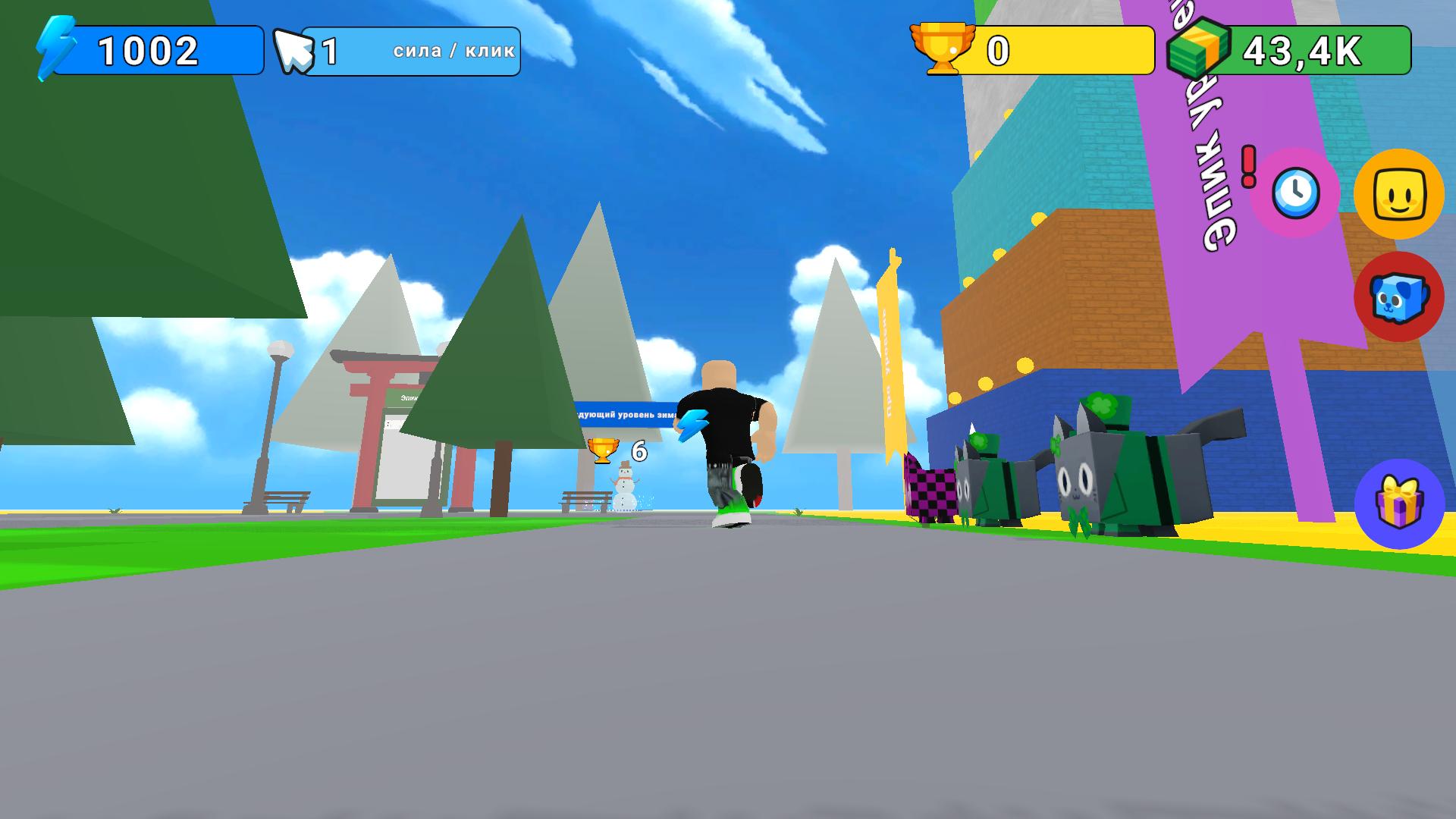Click the сила / клик label
The image size is (1456, 819).
pyautogui.click(x=451, y=52)
